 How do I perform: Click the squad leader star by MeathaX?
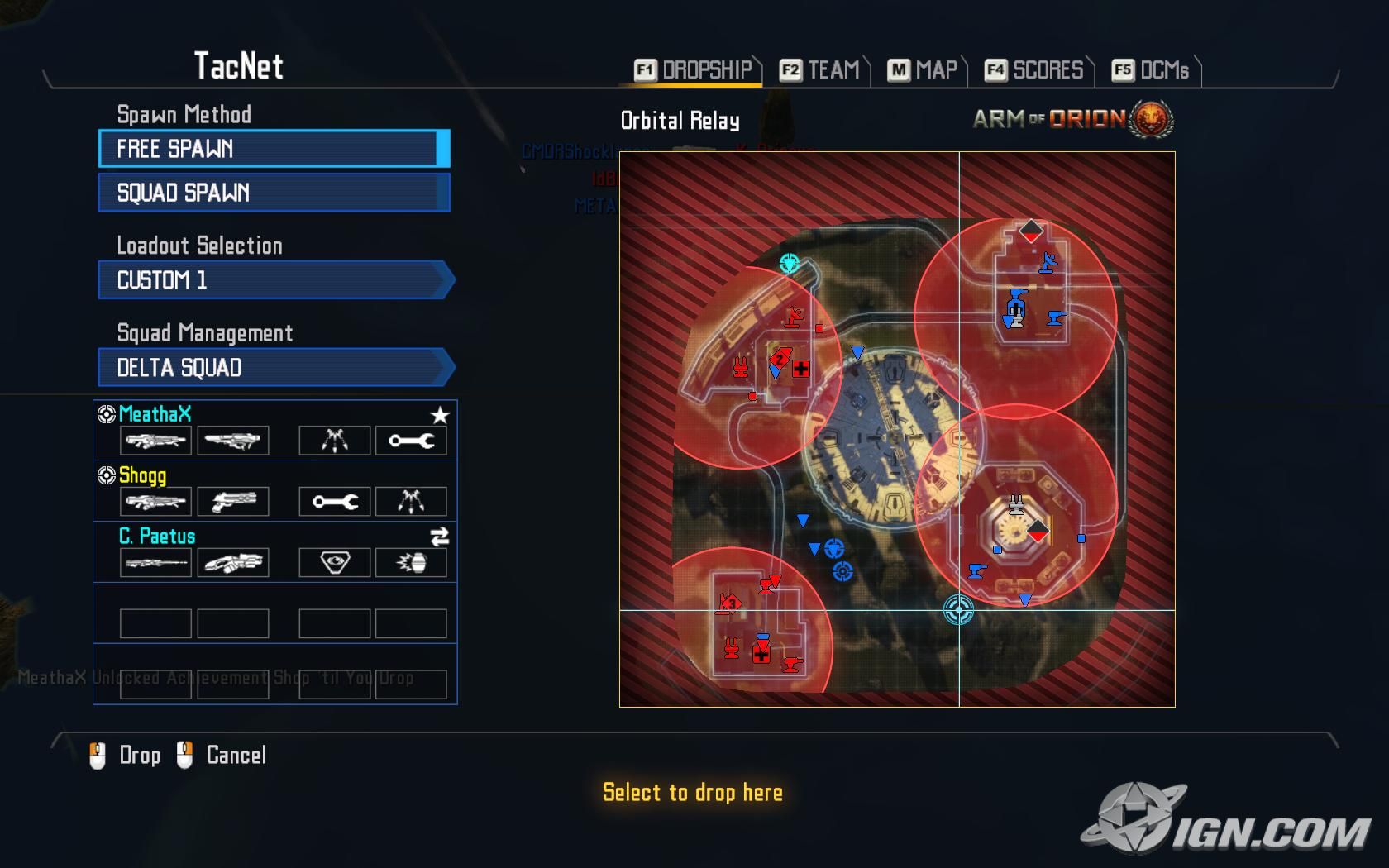click(440, 415)
